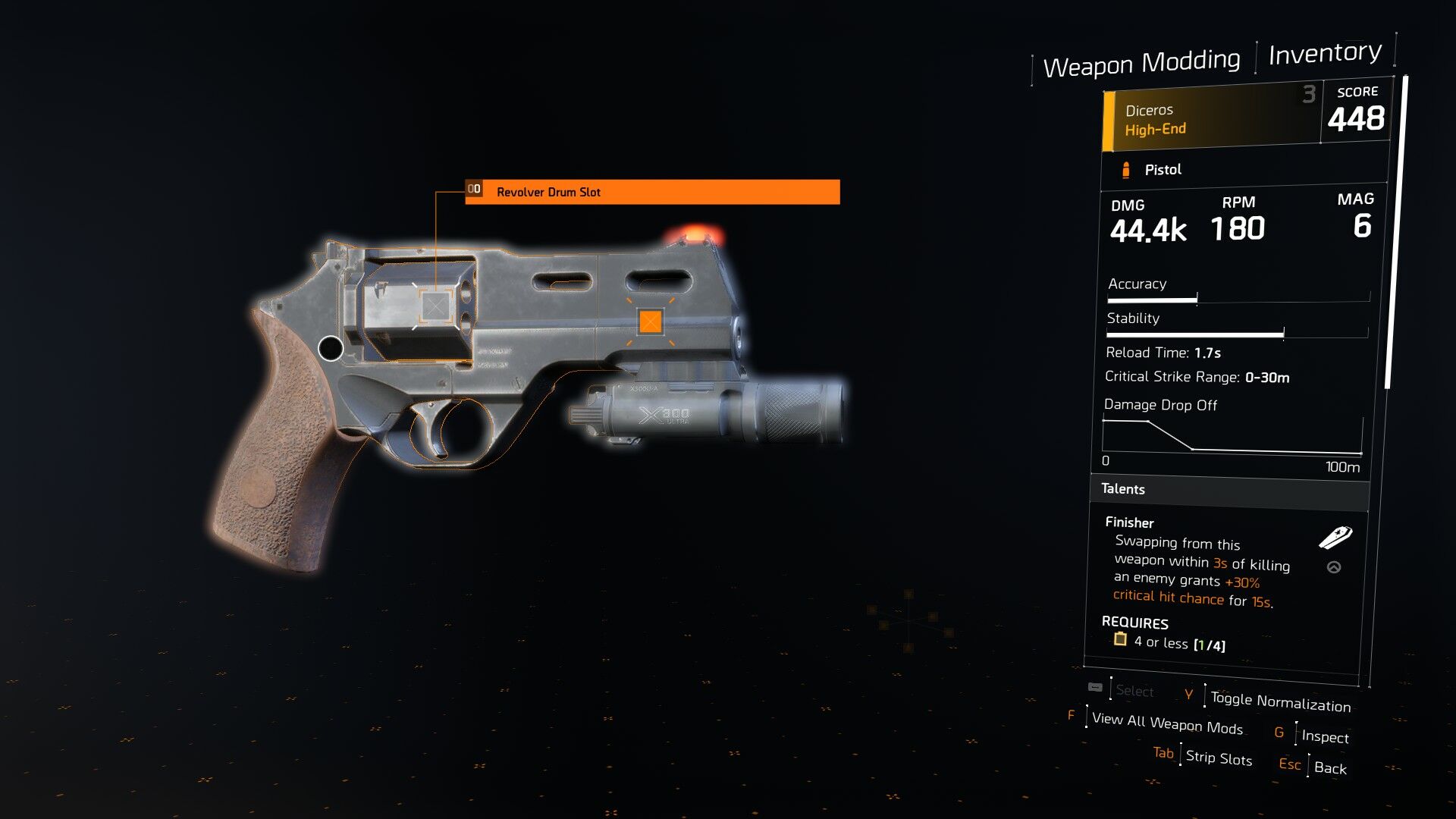Open the Inventory tab

tap(1325, 53)
